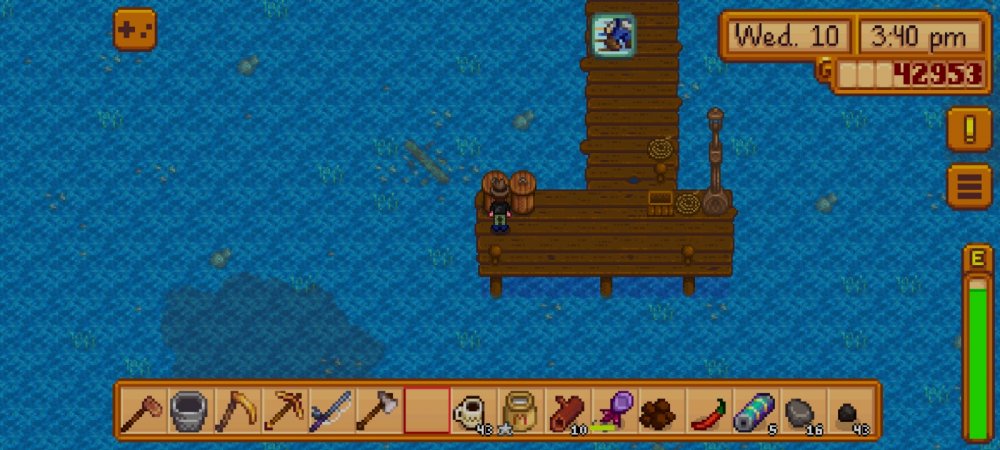The width and height of the screenshot is (1000, 450).
Task: Switch to the axe
Action: click(380, 411)
